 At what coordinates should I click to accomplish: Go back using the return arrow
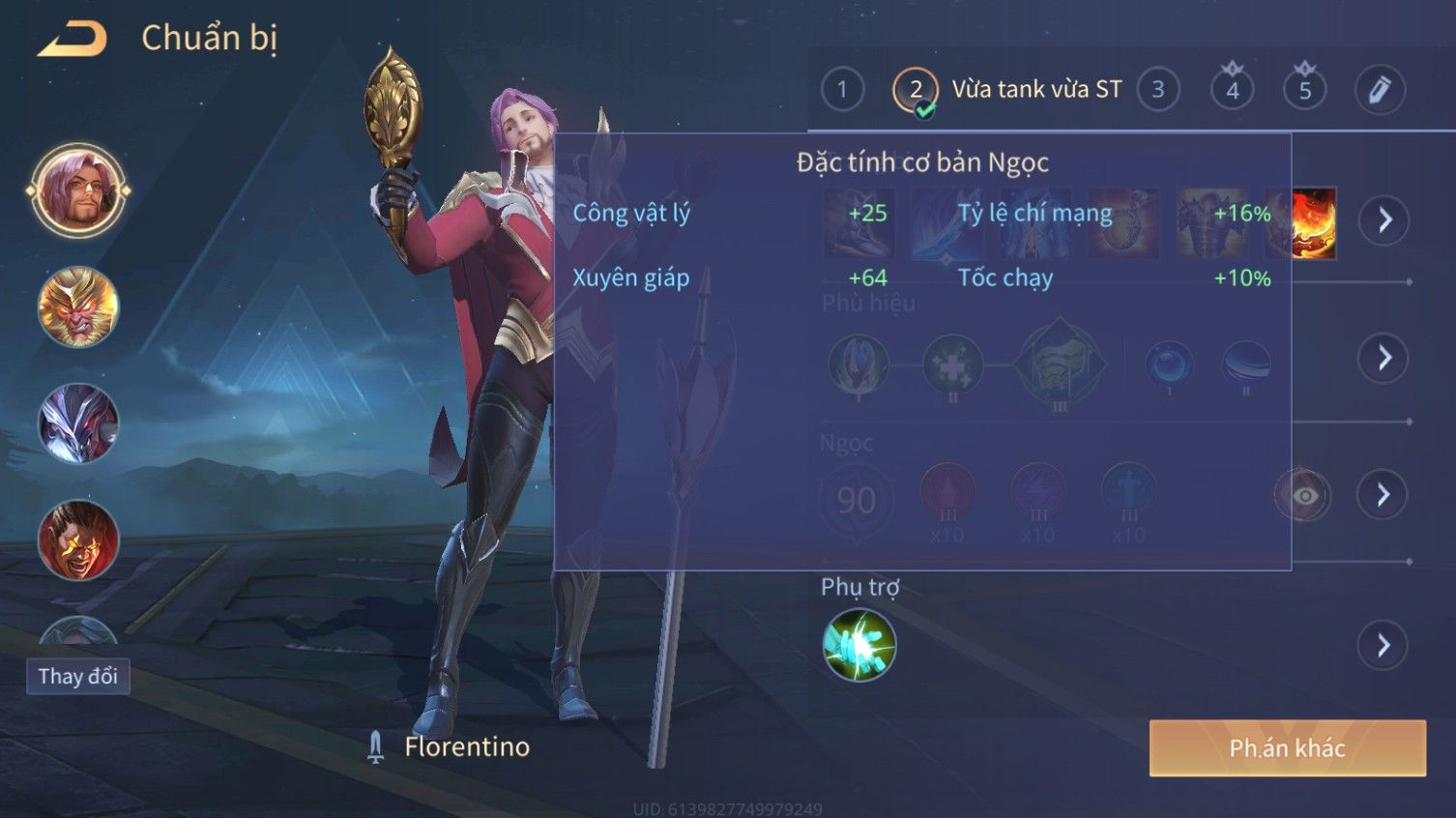pos(73,40)
